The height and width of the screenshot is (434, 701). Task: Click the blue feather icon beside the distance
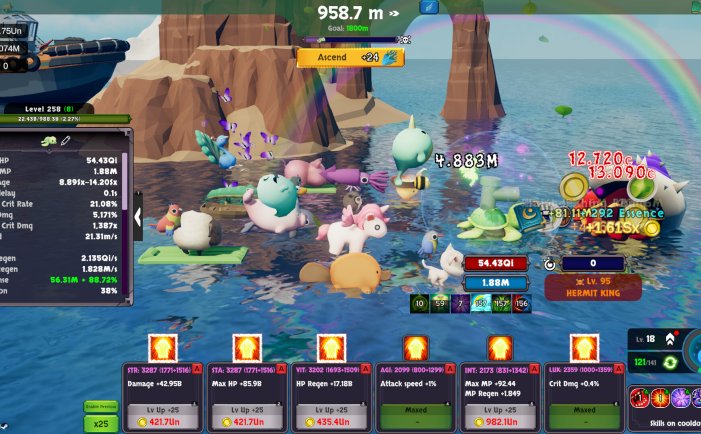click(428, 8)
